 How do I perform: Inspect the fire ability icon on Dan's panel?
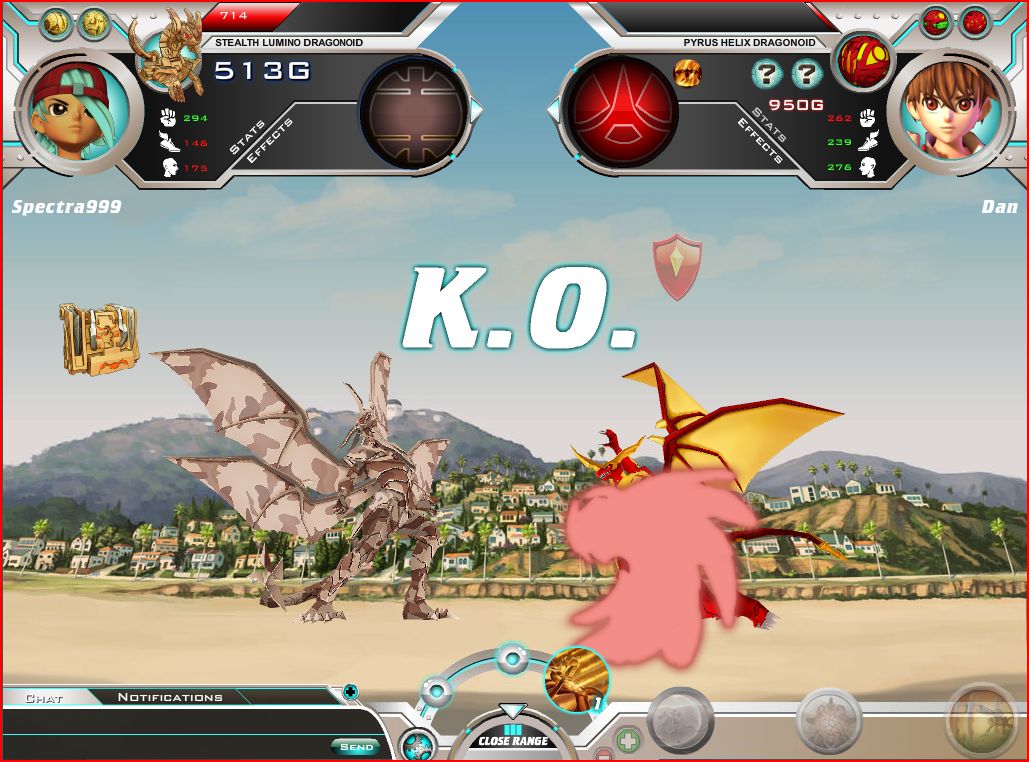(x=687, y=72)
